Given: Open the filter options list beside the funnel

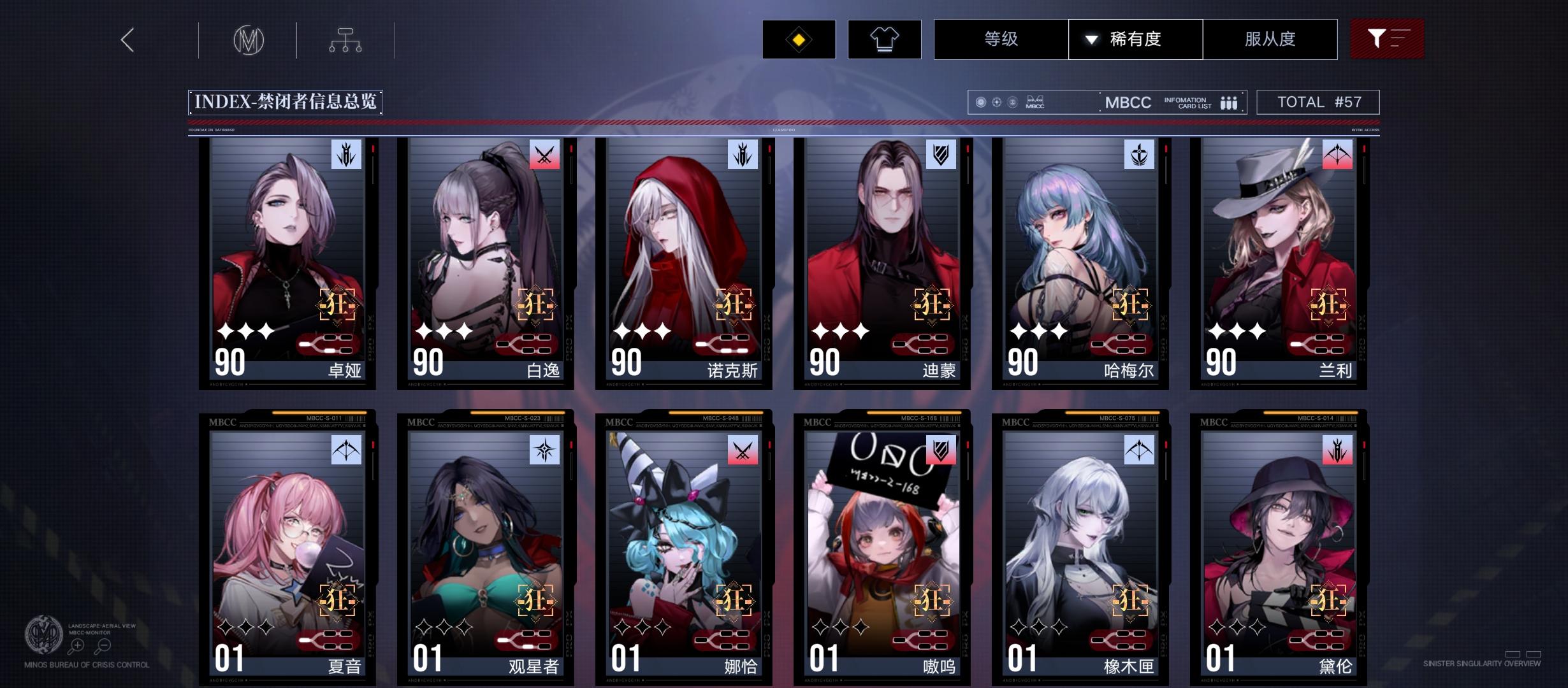Looking at the screenshot, I should click(x=1400, y=39).
